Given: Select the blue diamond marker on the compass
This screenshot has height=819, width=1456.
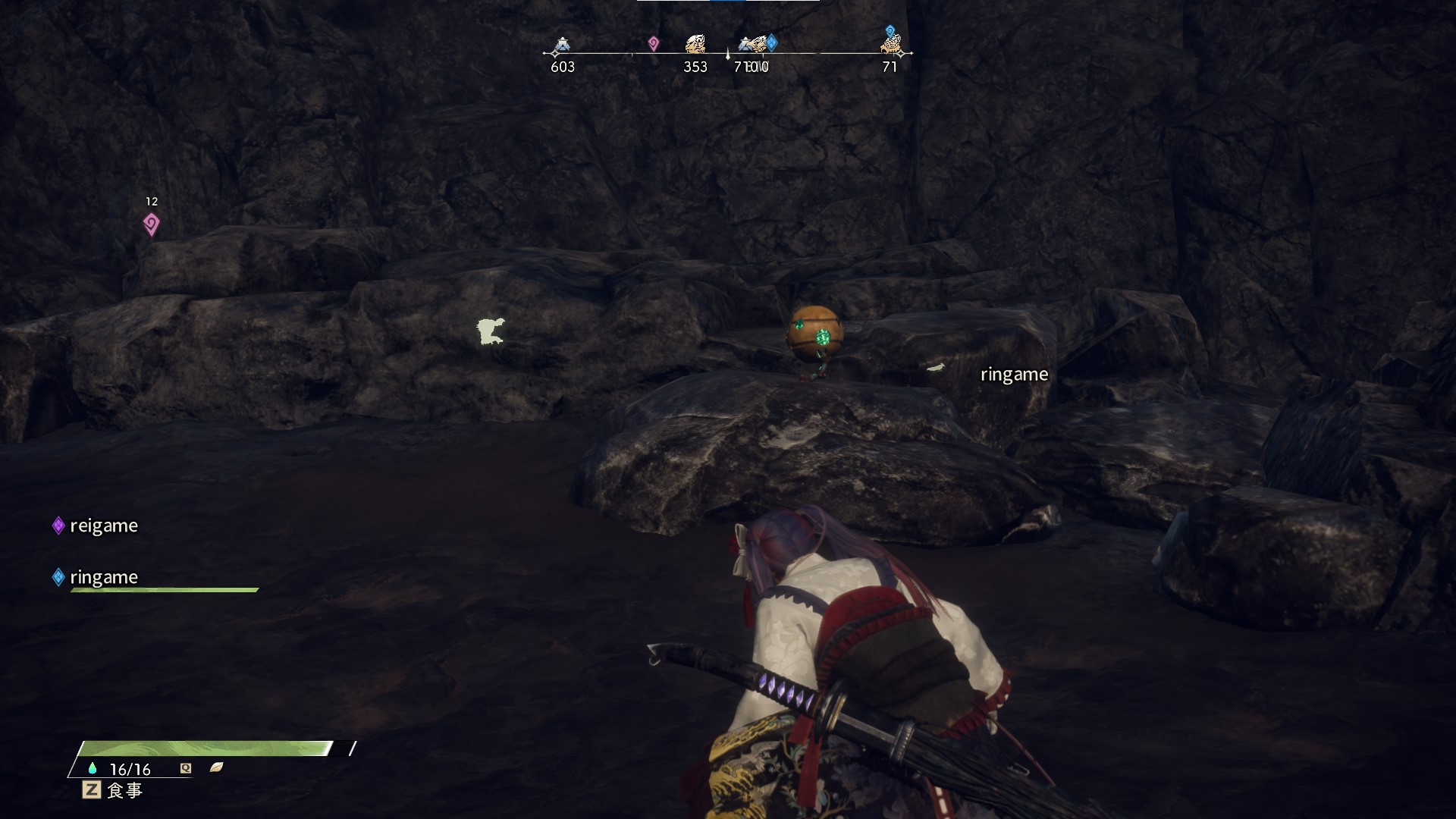Looking at the screenshot, I should (x=771, y=42).
